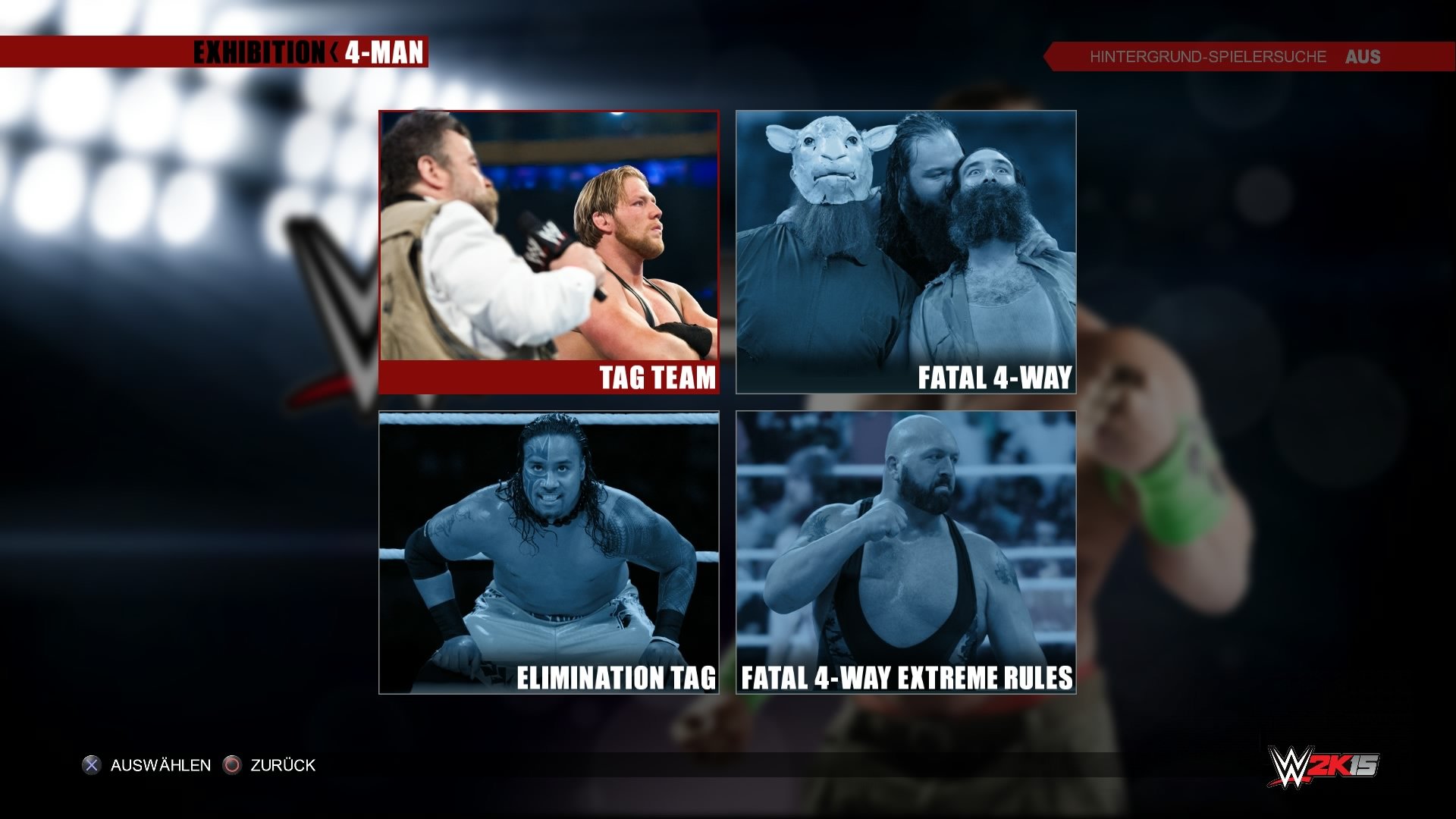Click the X button icon near Auswählen
This screenshot has height=819, width=1456.
coord(93,765)
